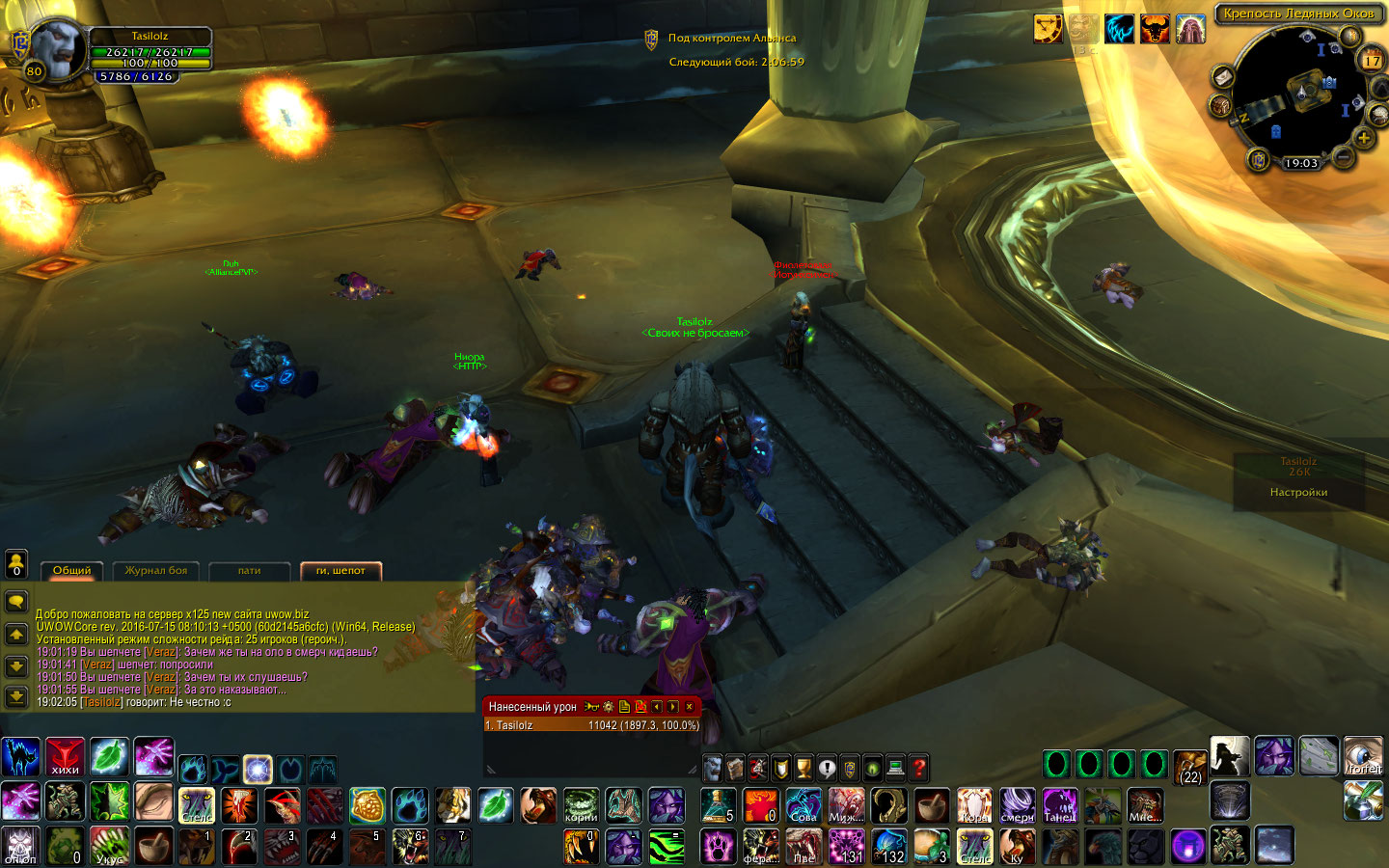Select the пати chat tab

tap(249, 570)
